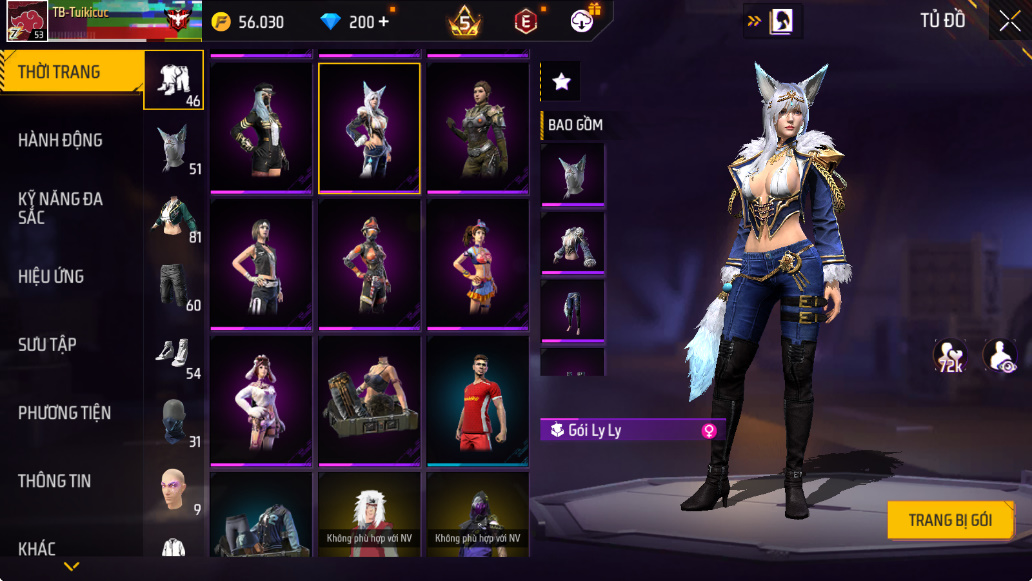Open the HIỆU ỨNG category
Screen dimensions: 1032x581
click(51, 277)
